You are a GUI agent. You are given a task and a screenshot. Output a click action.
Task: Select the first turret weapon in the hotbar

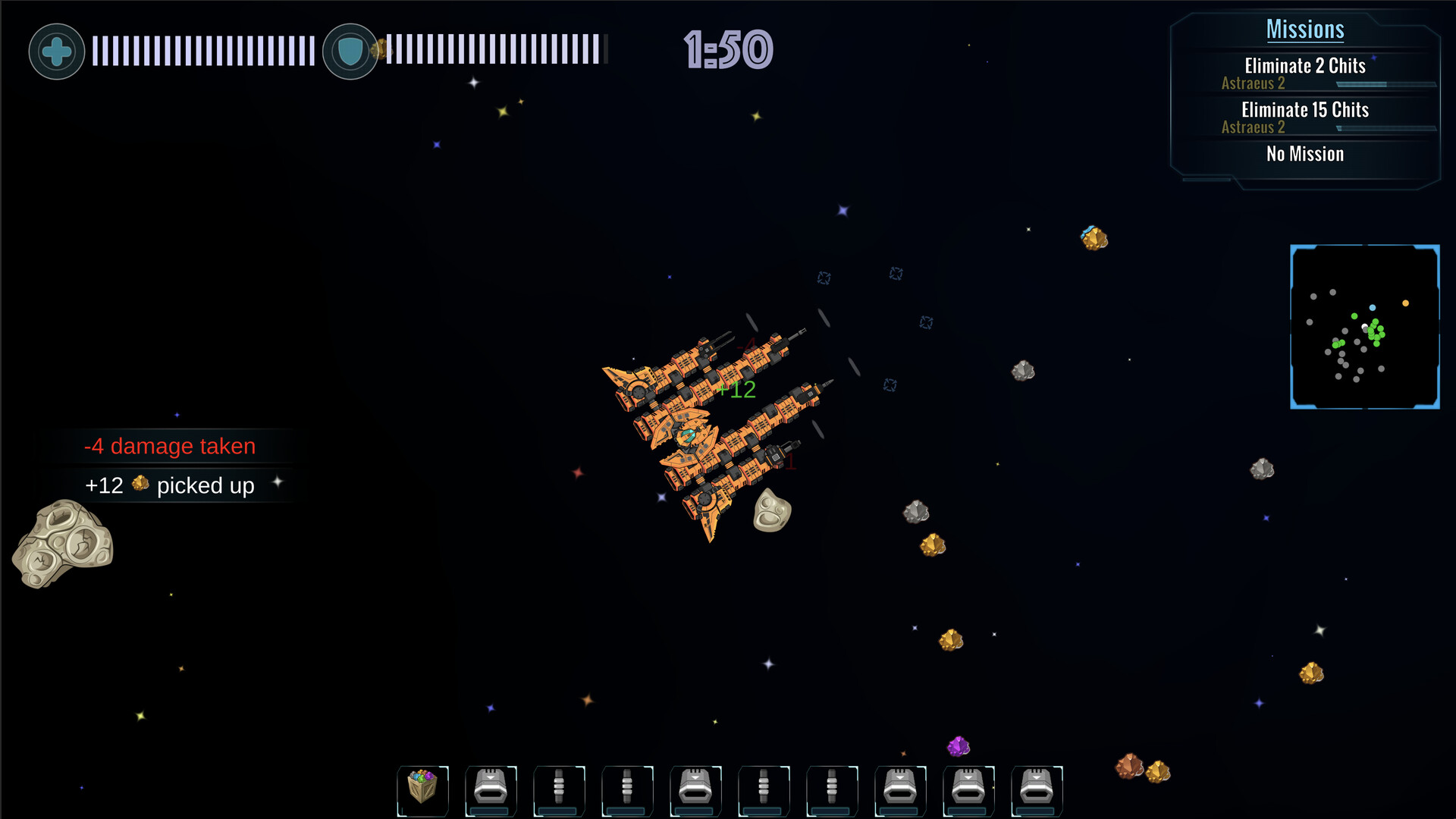491,790
